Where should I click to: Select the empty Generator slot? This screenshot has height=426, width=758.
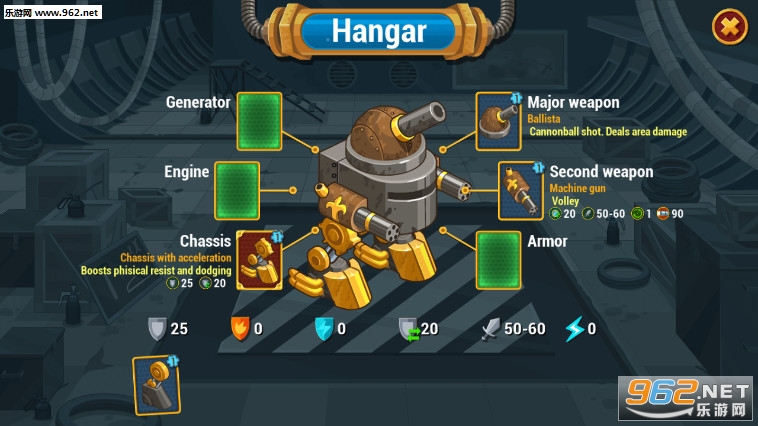(259, 122)
